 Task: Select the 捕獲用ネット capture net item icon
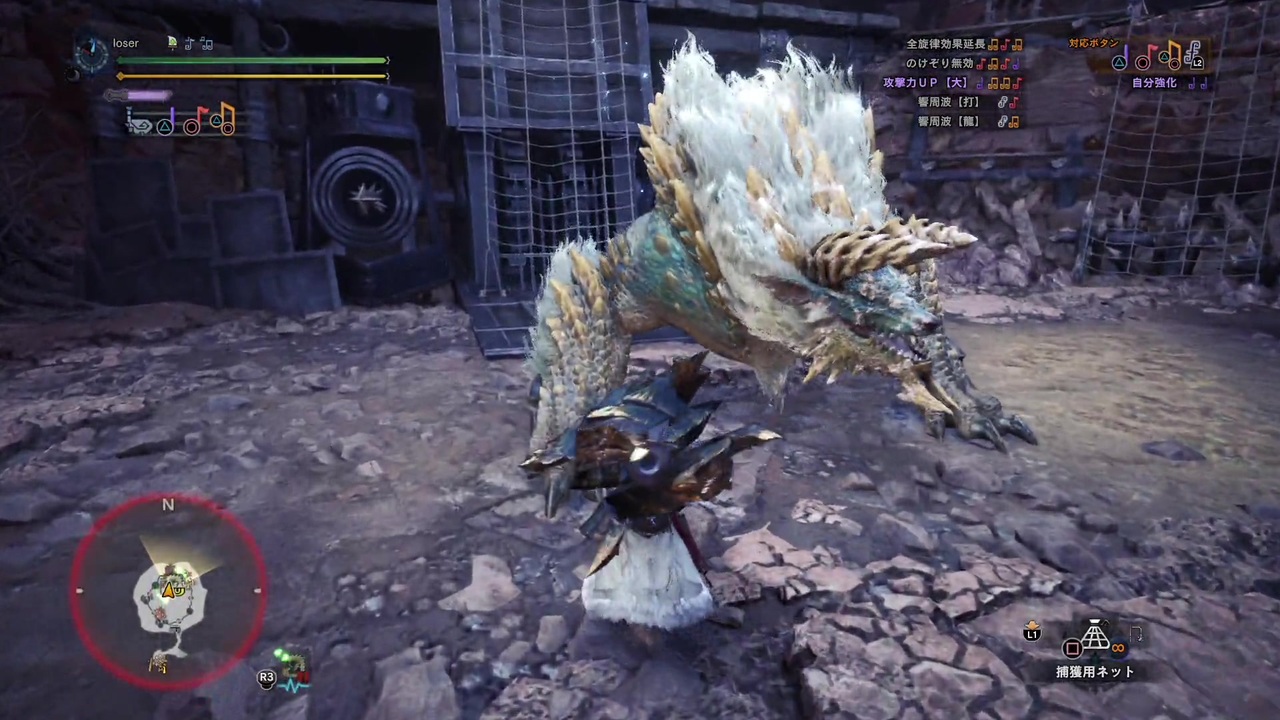click(x=1095, y=633)
